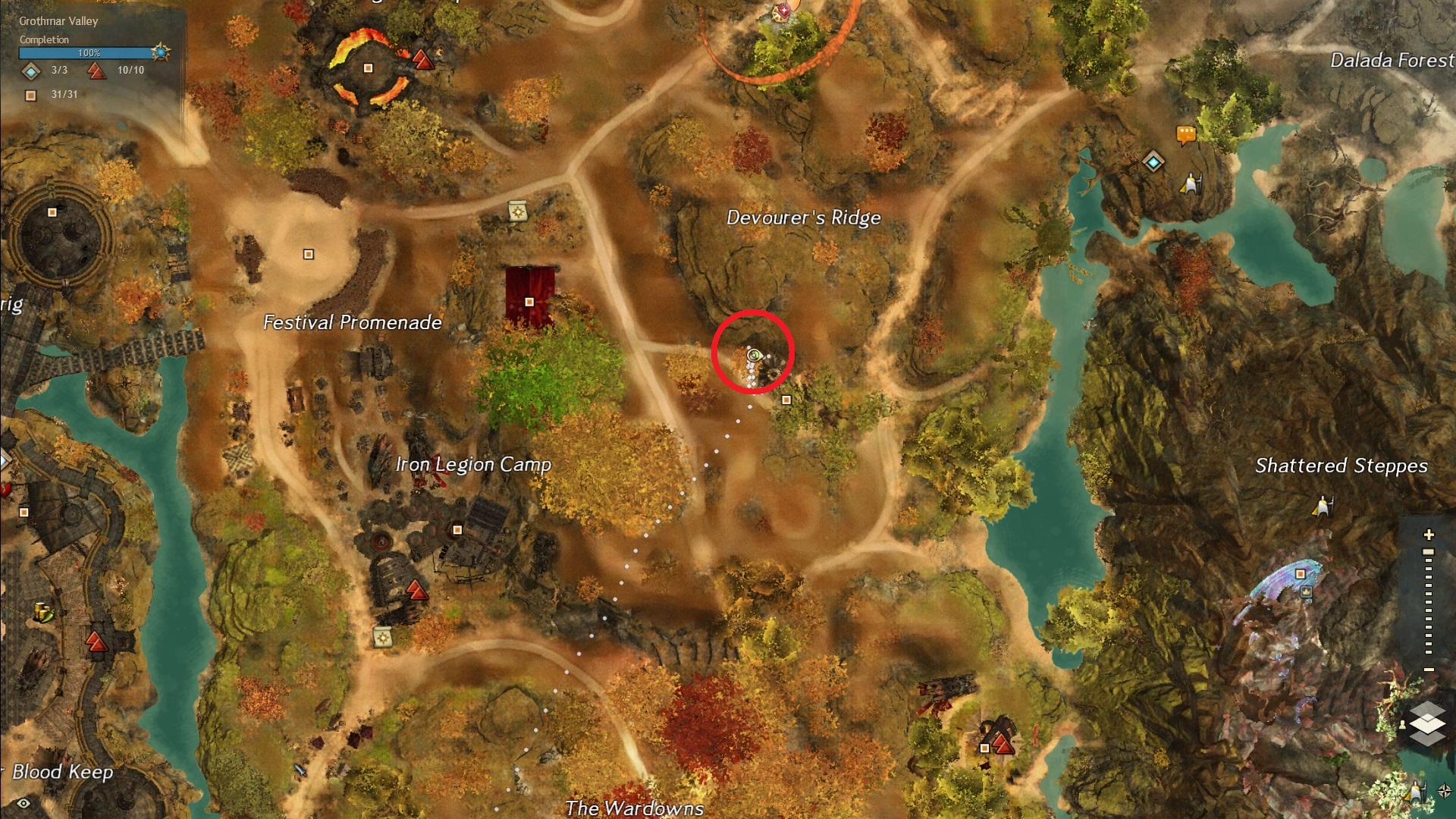Select the merchant marker in Shattered Steppes
The image size is (1456, 819).
1323,506
